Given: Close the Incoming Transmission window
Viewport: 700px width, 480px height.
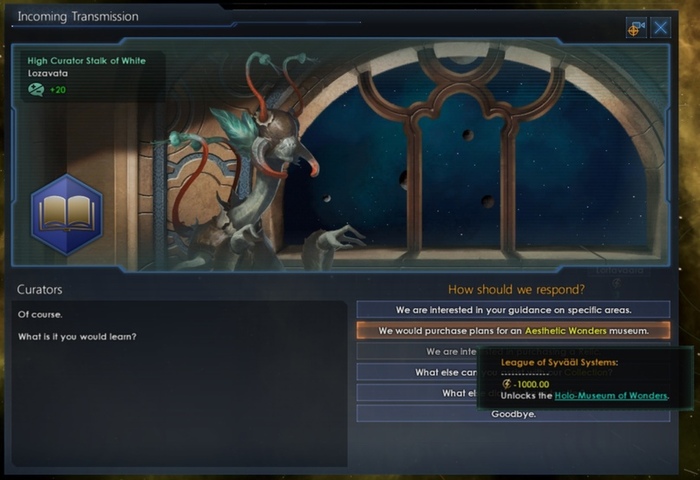Looking at the screenshot, I should point(661,27).
